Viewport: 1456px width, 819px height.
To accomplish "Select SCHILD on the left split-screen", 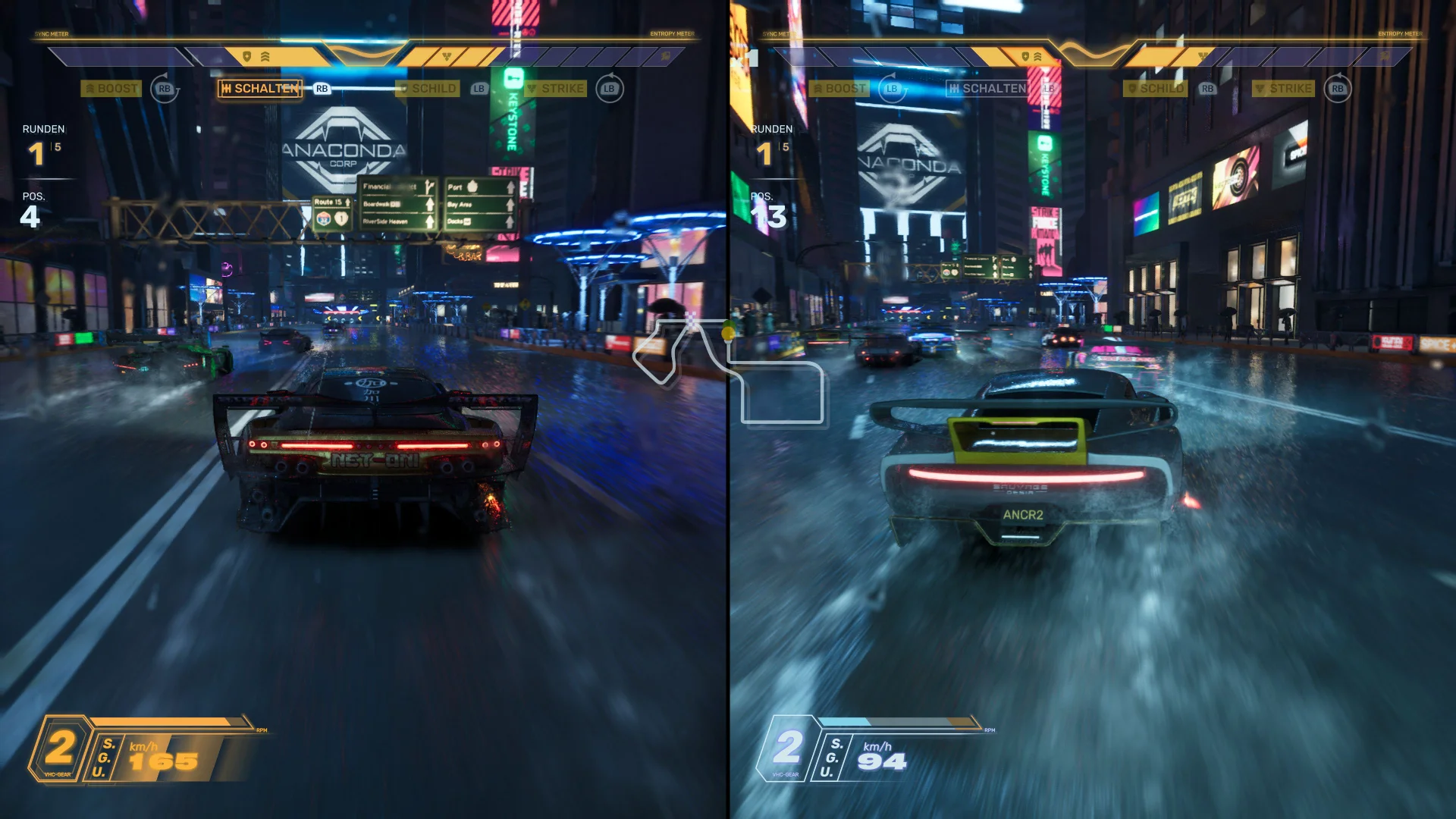I will tap(428, 89).
